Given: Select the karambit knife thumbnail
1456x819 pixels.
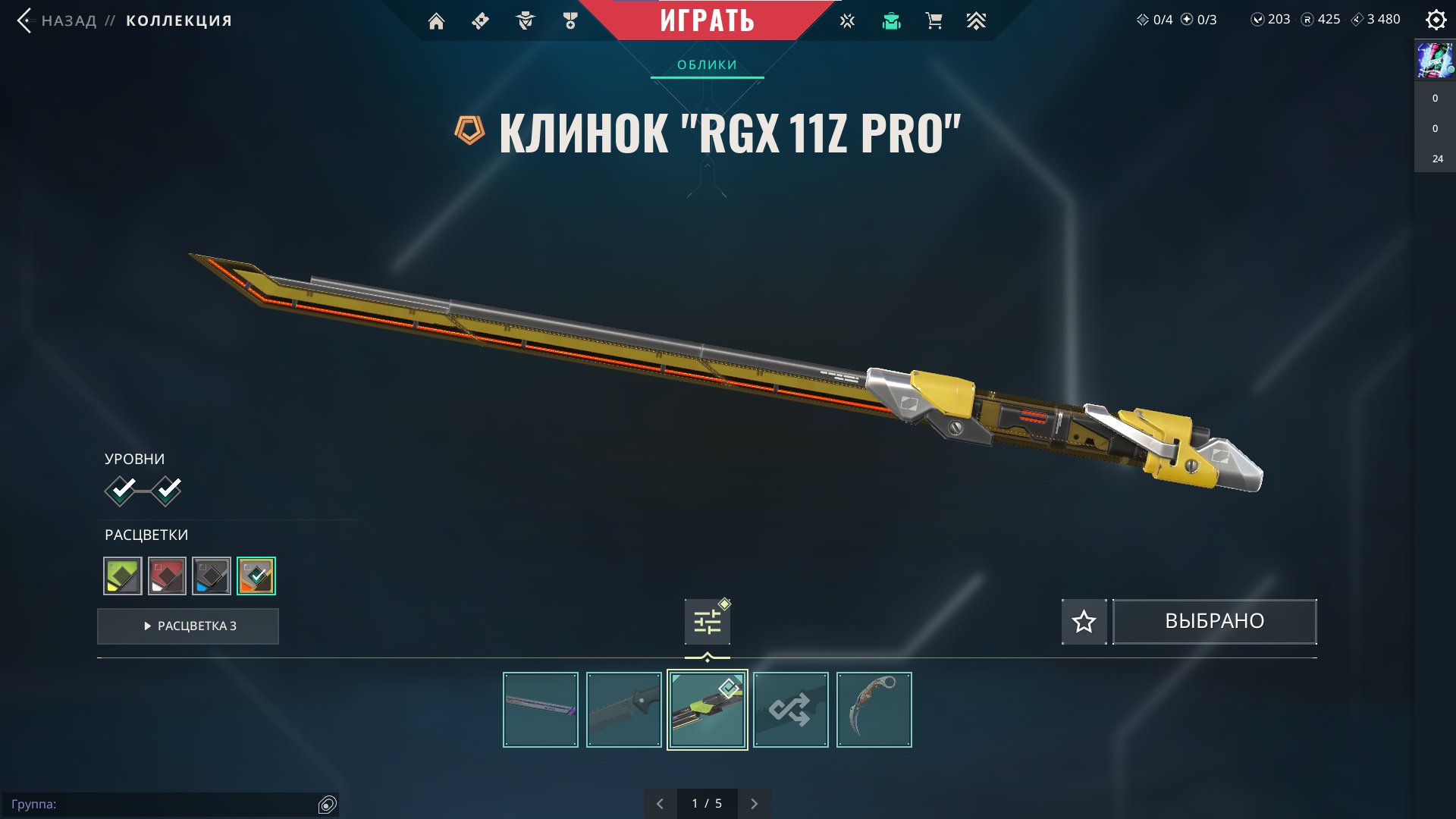Looking at the screenshot, I should pos(874,710).
